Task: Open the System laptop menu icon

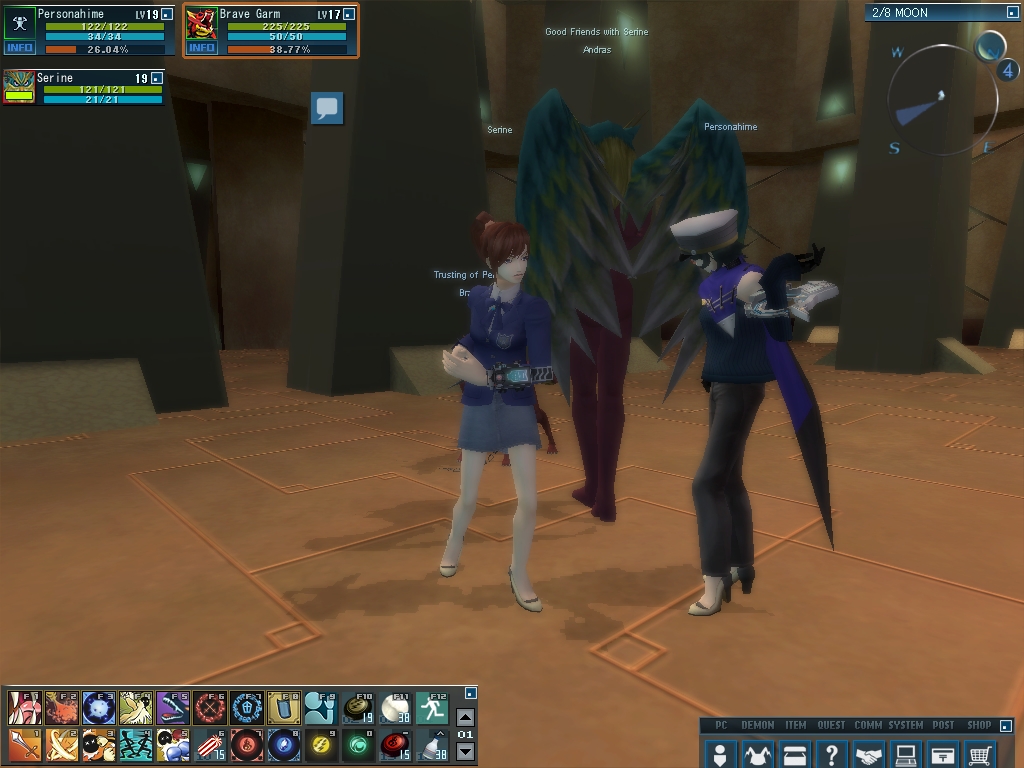Action: point(906,753)
